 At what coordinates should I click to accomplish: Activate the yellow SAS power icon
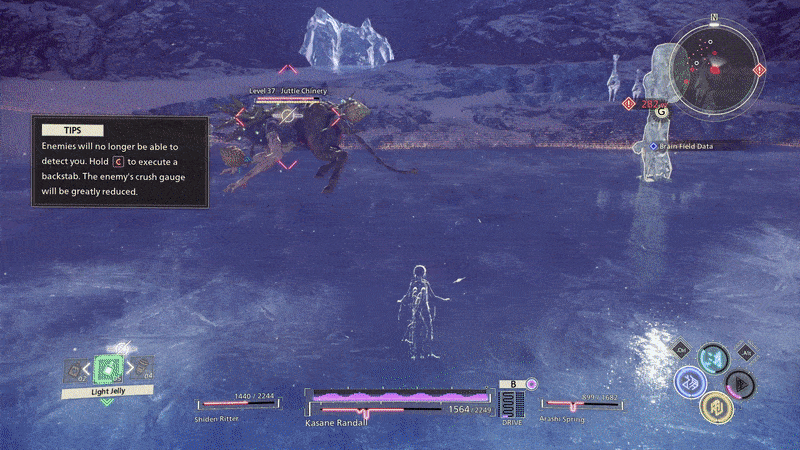(715, 405)
